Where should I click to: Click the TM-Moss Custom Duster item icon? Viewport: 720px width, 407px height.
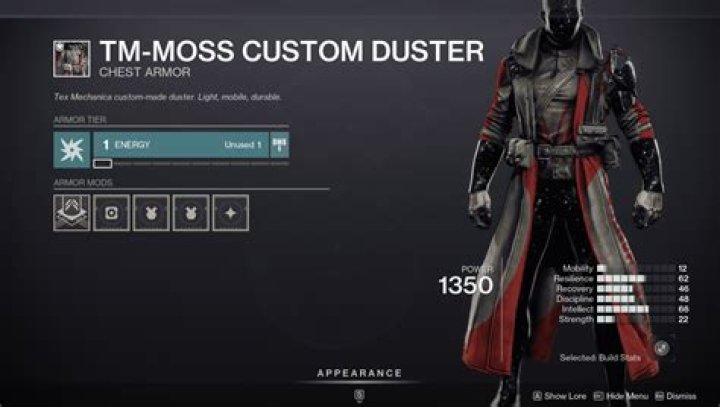point(72,57)
